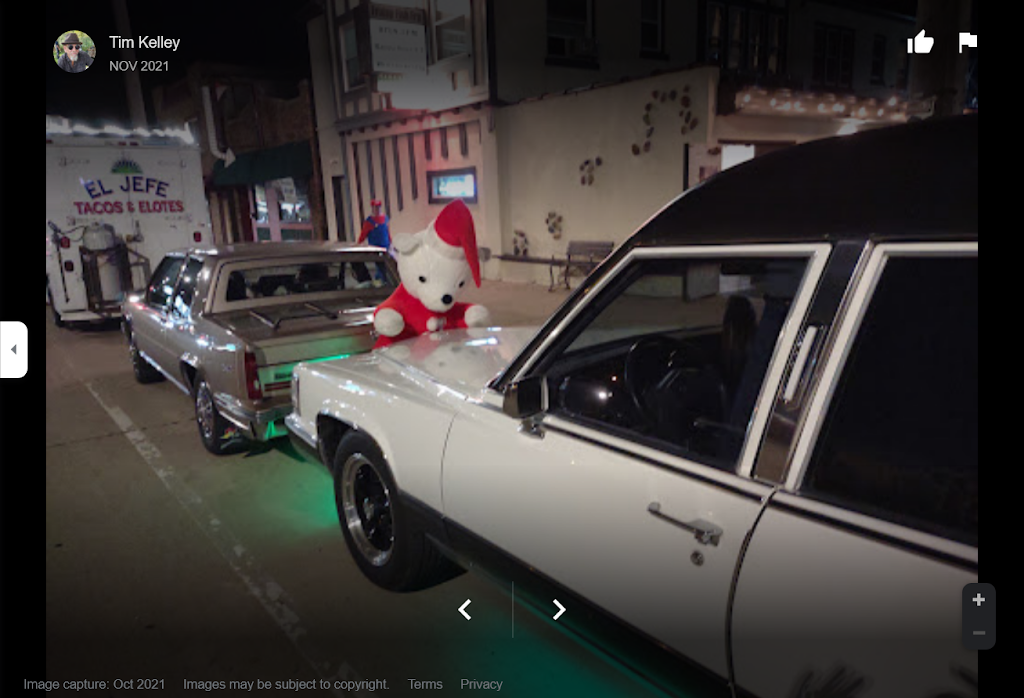Click Tim Kelley's avatar picture

coord(74,51)
